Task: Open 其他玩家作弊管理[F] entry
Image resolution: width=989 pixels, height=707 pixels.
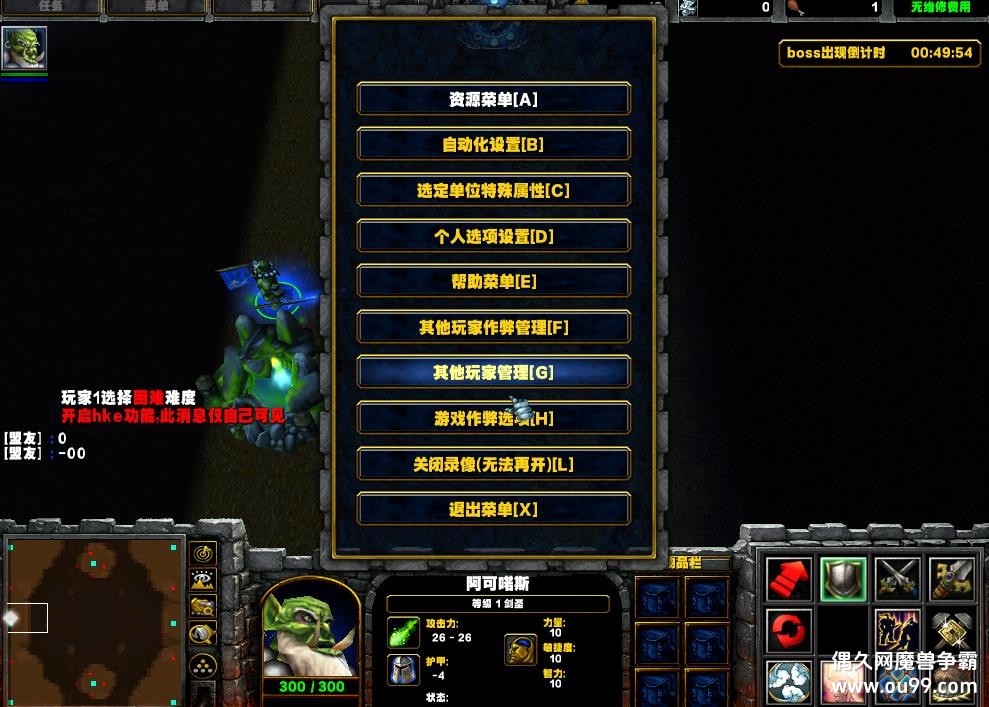Action: point(493,327)
